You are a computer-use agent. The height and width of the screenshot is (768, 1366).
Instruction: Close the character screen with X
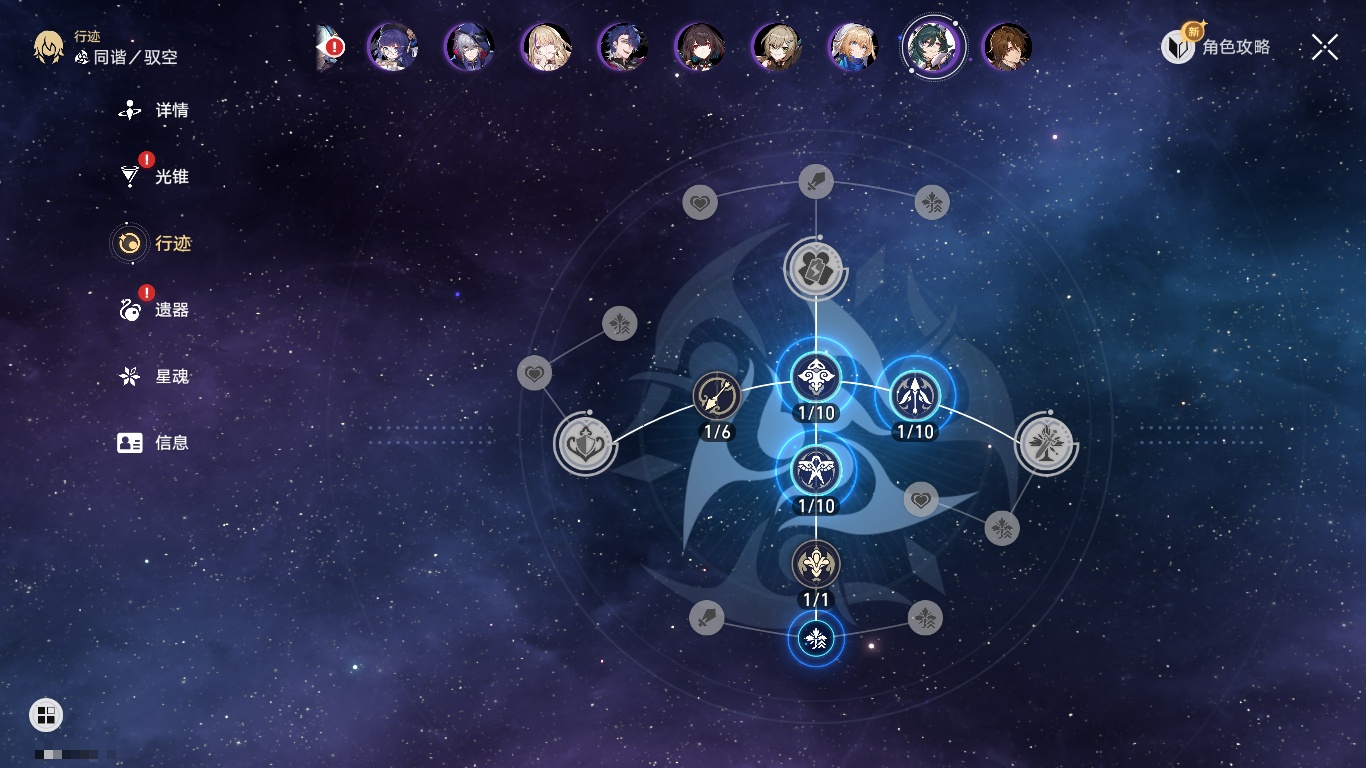[1325, 47]
